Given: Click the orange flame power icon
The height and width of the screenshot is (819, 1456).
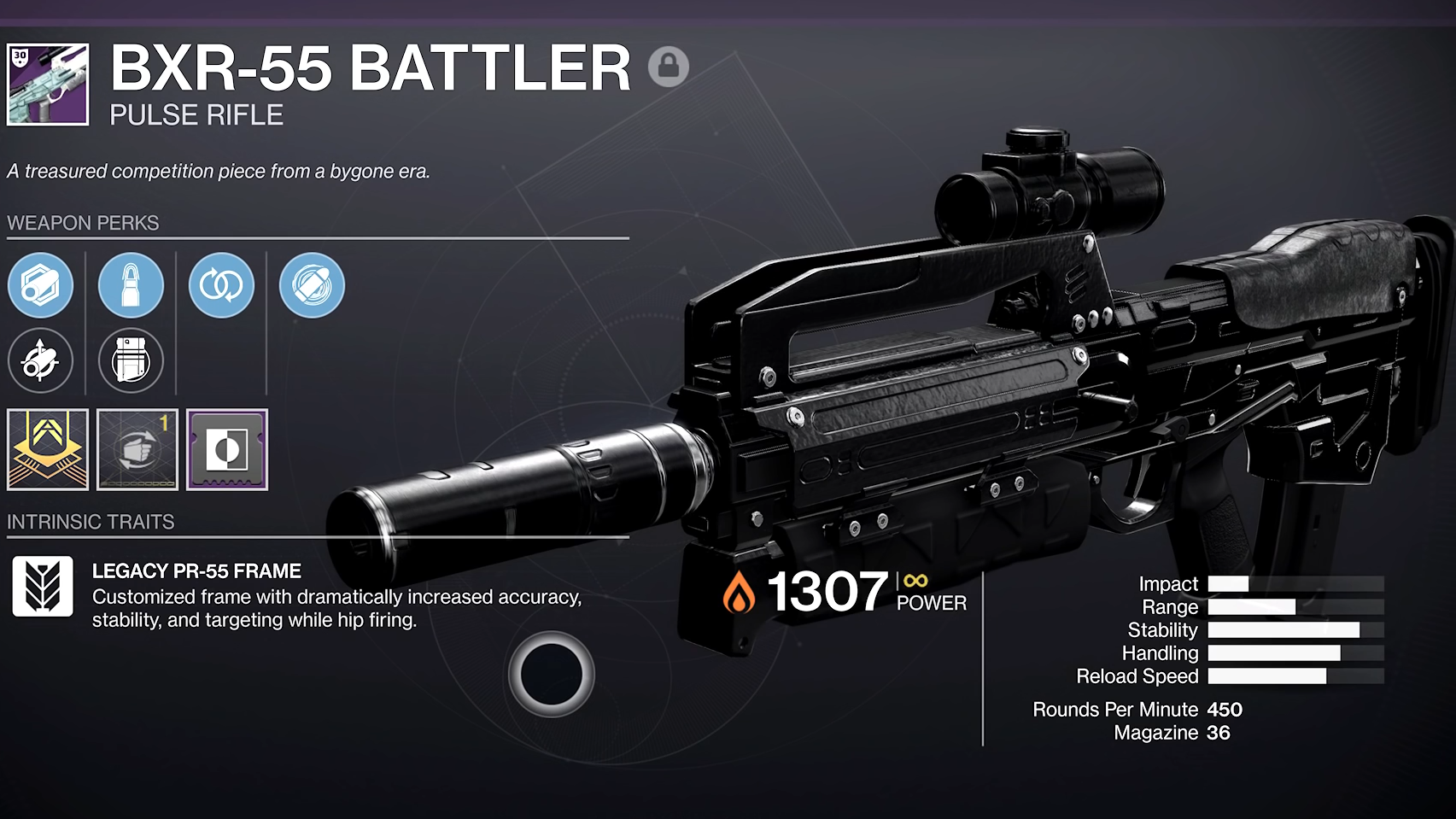Looking at the screenshot, I should 737,590.
